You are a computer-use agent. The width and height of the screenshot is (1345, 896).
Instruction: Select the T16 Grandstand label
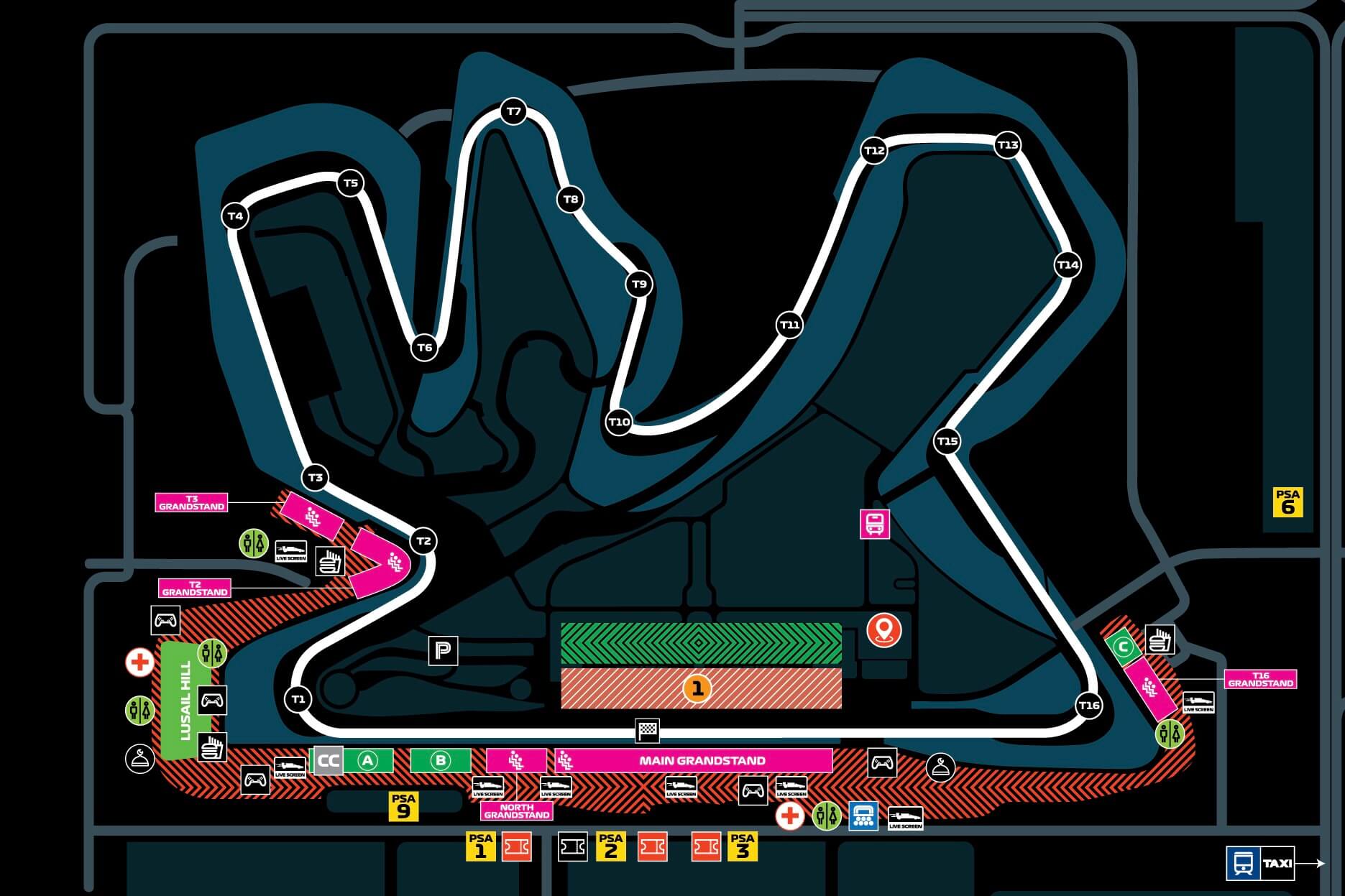tap(1260, 679)
